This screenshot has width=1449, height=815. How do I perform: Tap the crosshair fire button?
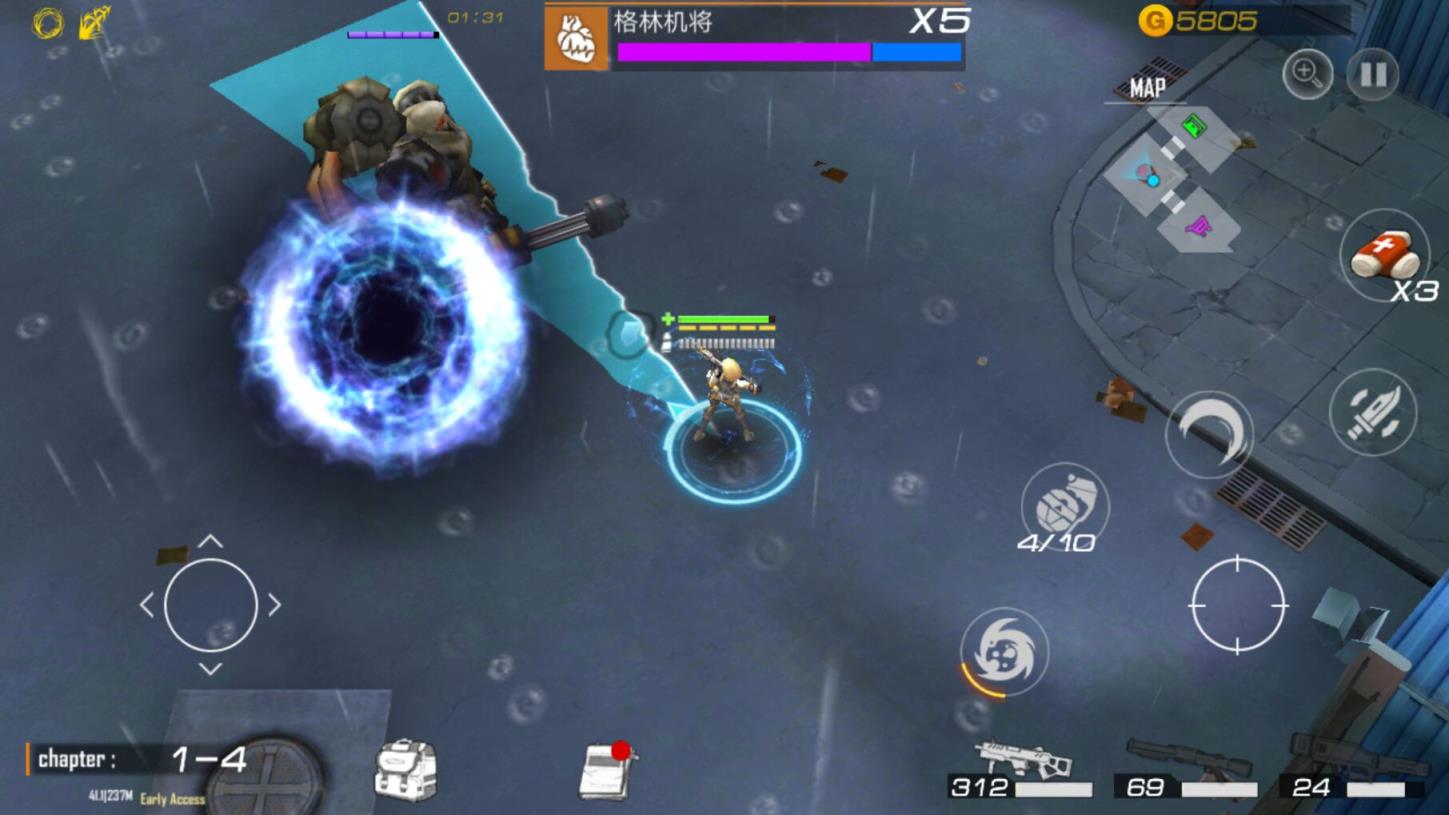pyautogui.click(x=1238, y=605)
